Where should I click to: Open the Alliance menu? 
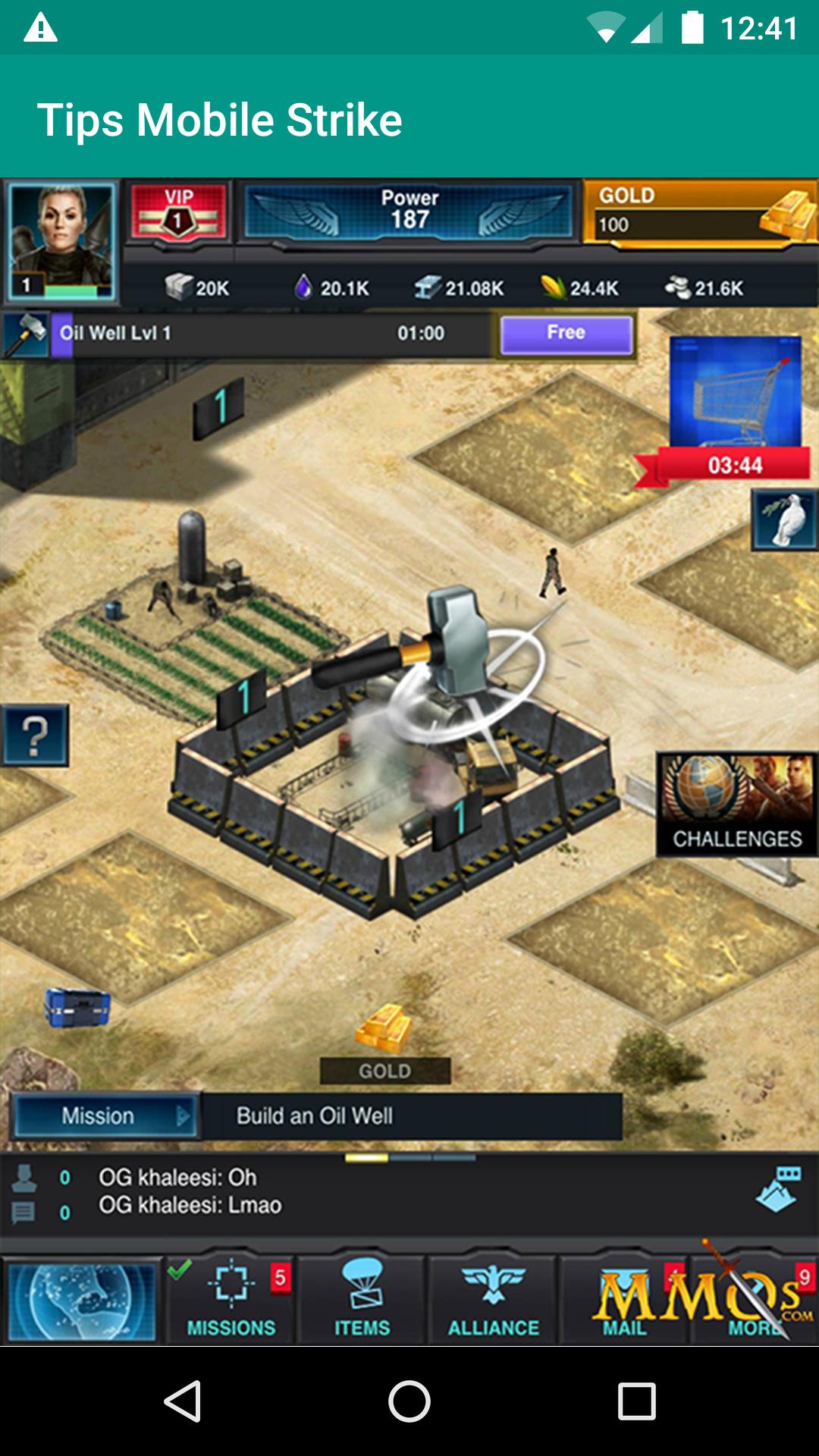[494, 1301]
